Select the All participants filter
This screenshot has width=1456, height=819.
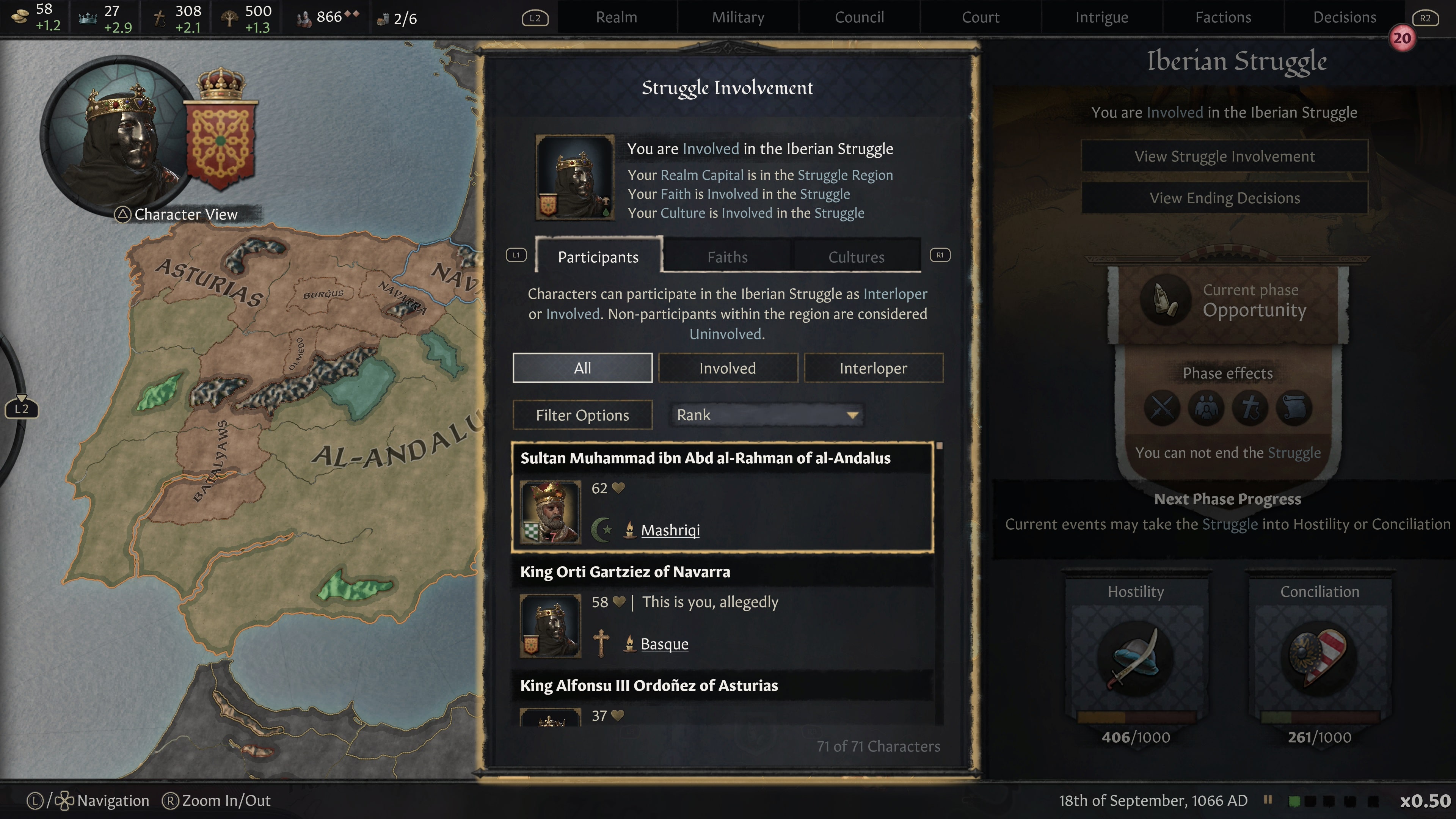583,367
